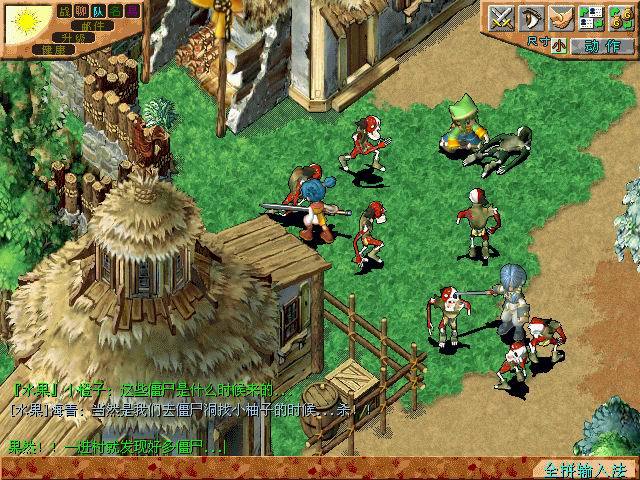Toggle the 小 size setting button
The image size is (640, 480).
(557, 45)
